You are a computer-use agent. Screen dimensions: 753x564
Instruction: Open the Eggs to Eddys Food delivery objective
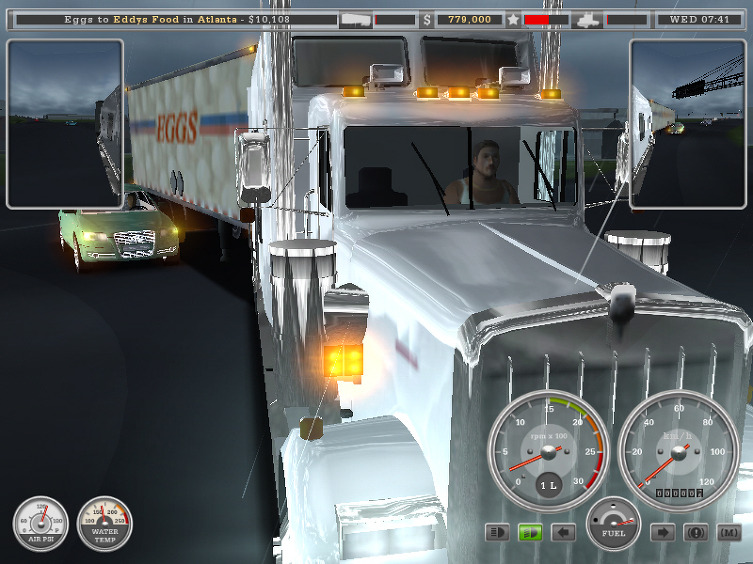coord(171,19)
